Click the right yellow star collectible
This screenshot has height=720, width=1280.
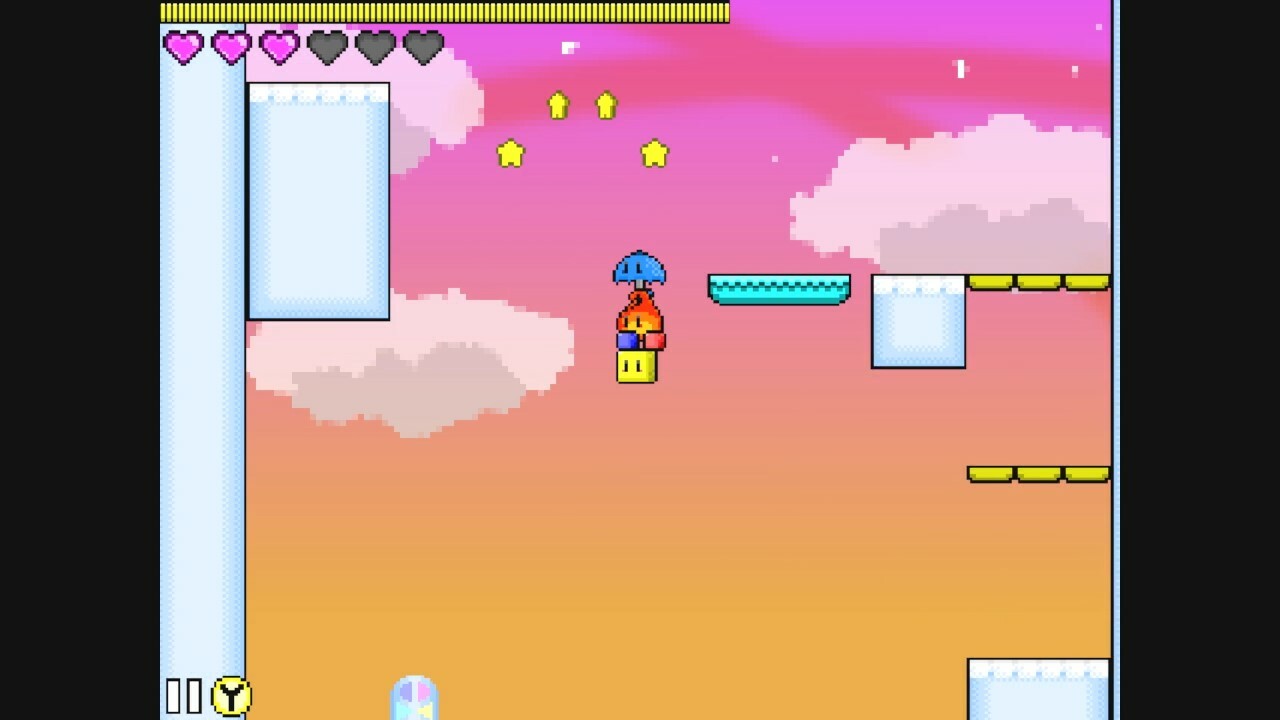[x=654, y=155]
